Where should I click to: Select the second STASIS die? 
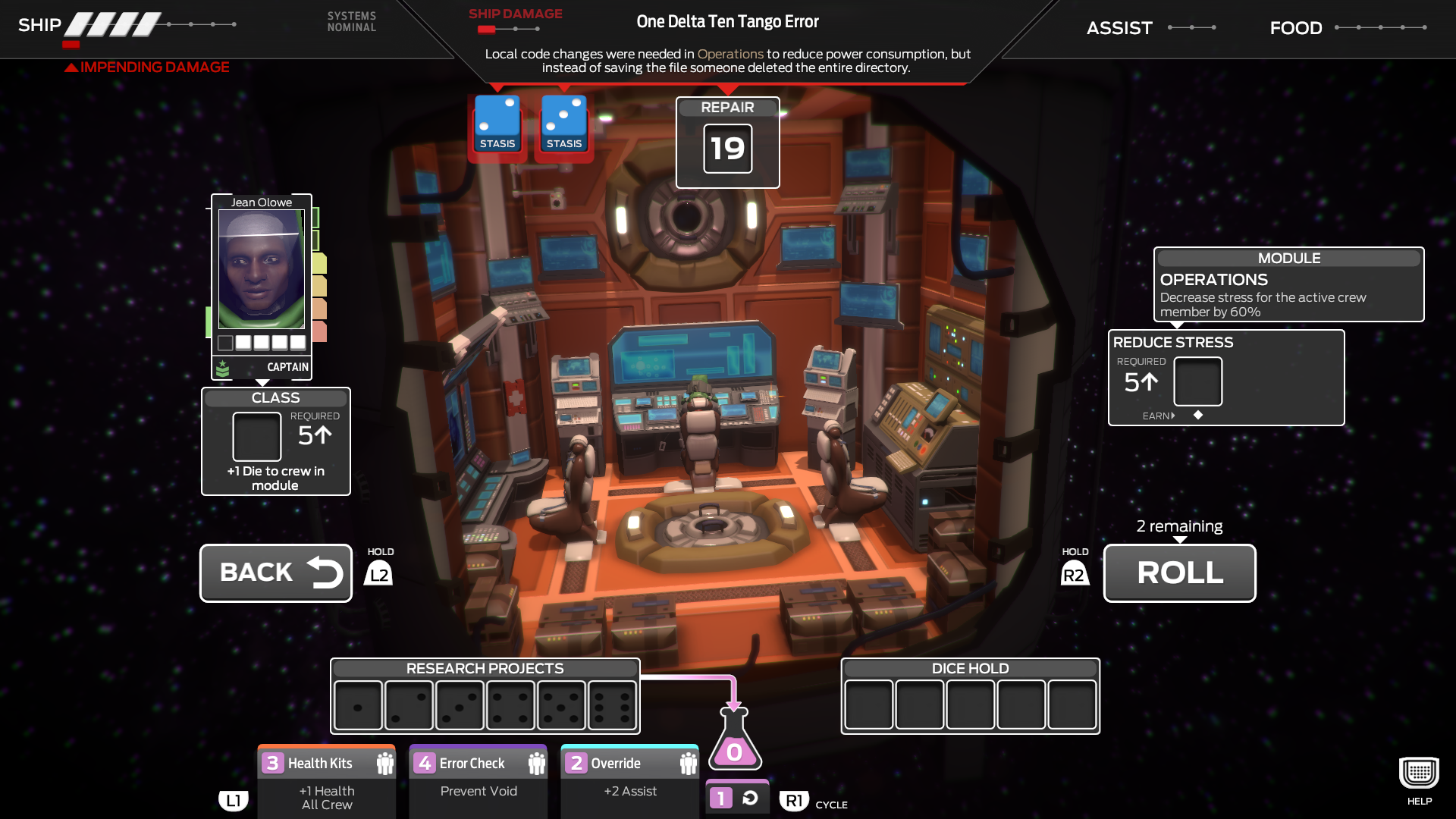[x=563, y=125]
